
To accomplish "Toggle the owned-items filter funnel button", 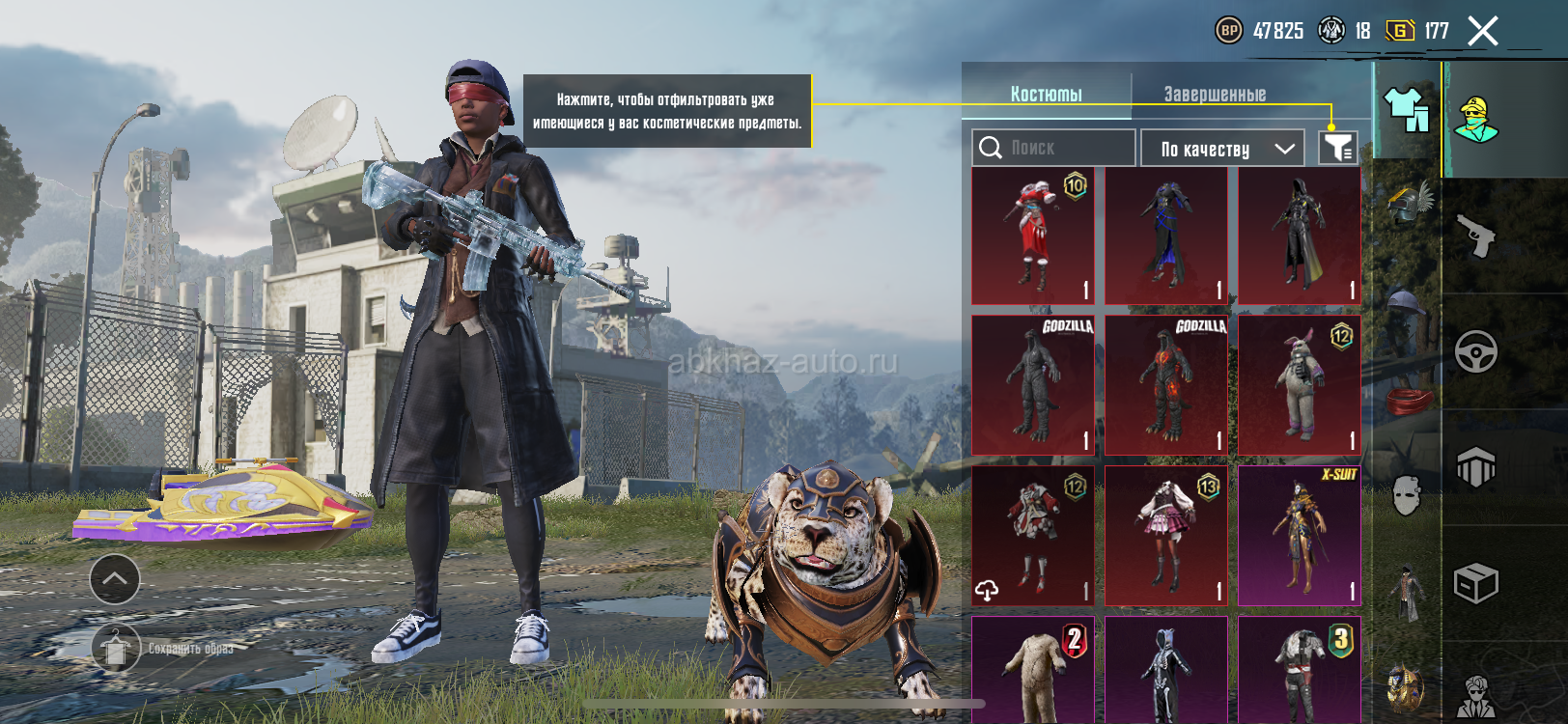I will tap(1338, 148).
